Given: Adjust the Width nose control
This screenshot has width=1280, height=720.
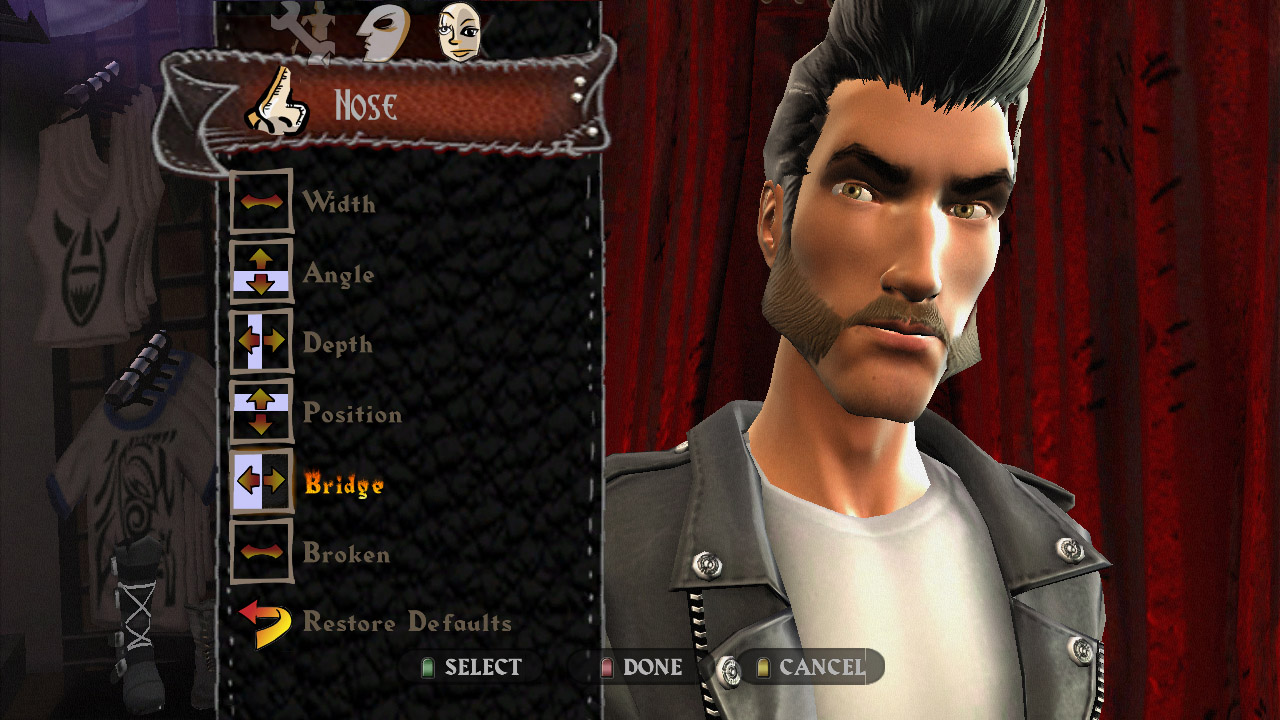Looking at the screenshot, I should tap(340, 202).
